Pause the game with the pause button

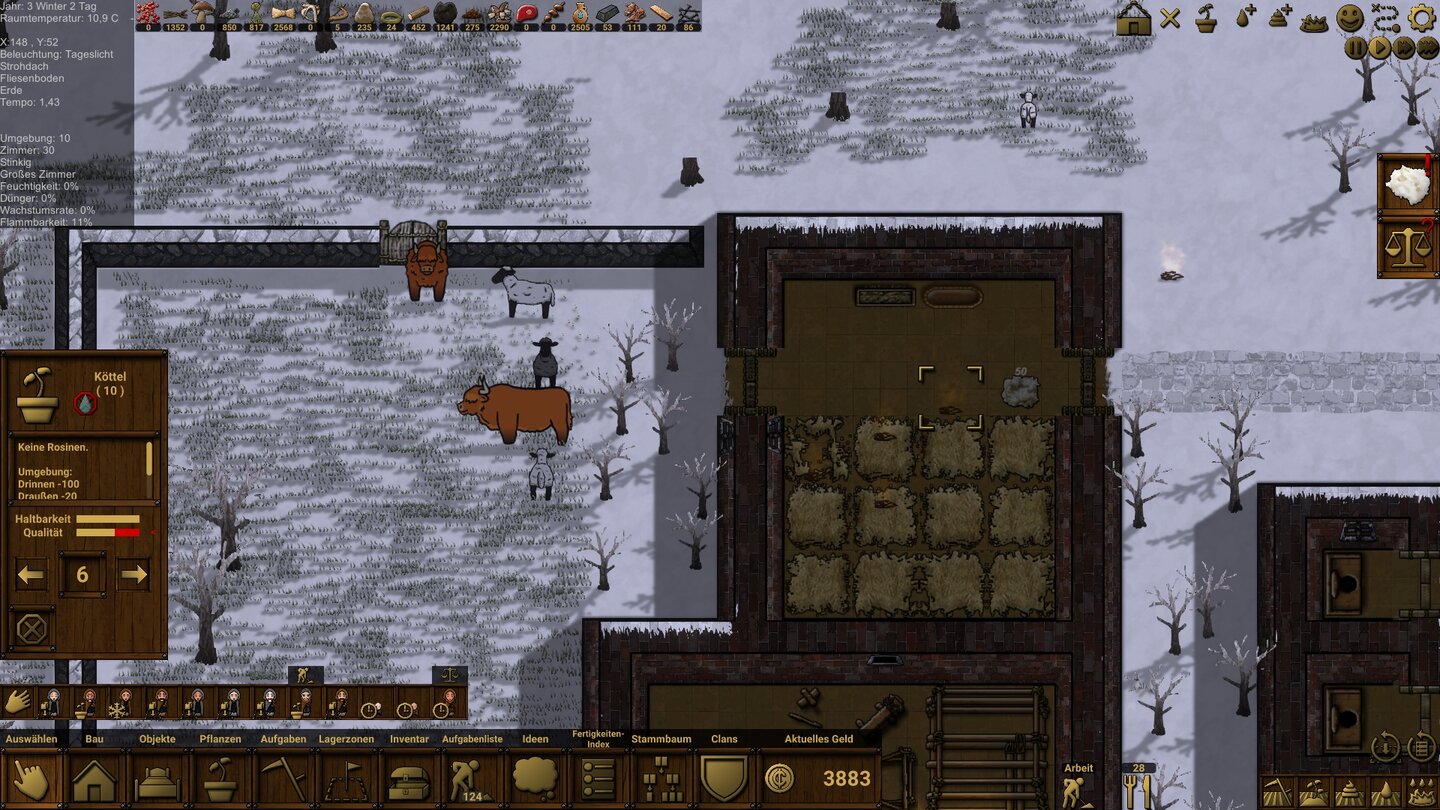(1355, 45)
